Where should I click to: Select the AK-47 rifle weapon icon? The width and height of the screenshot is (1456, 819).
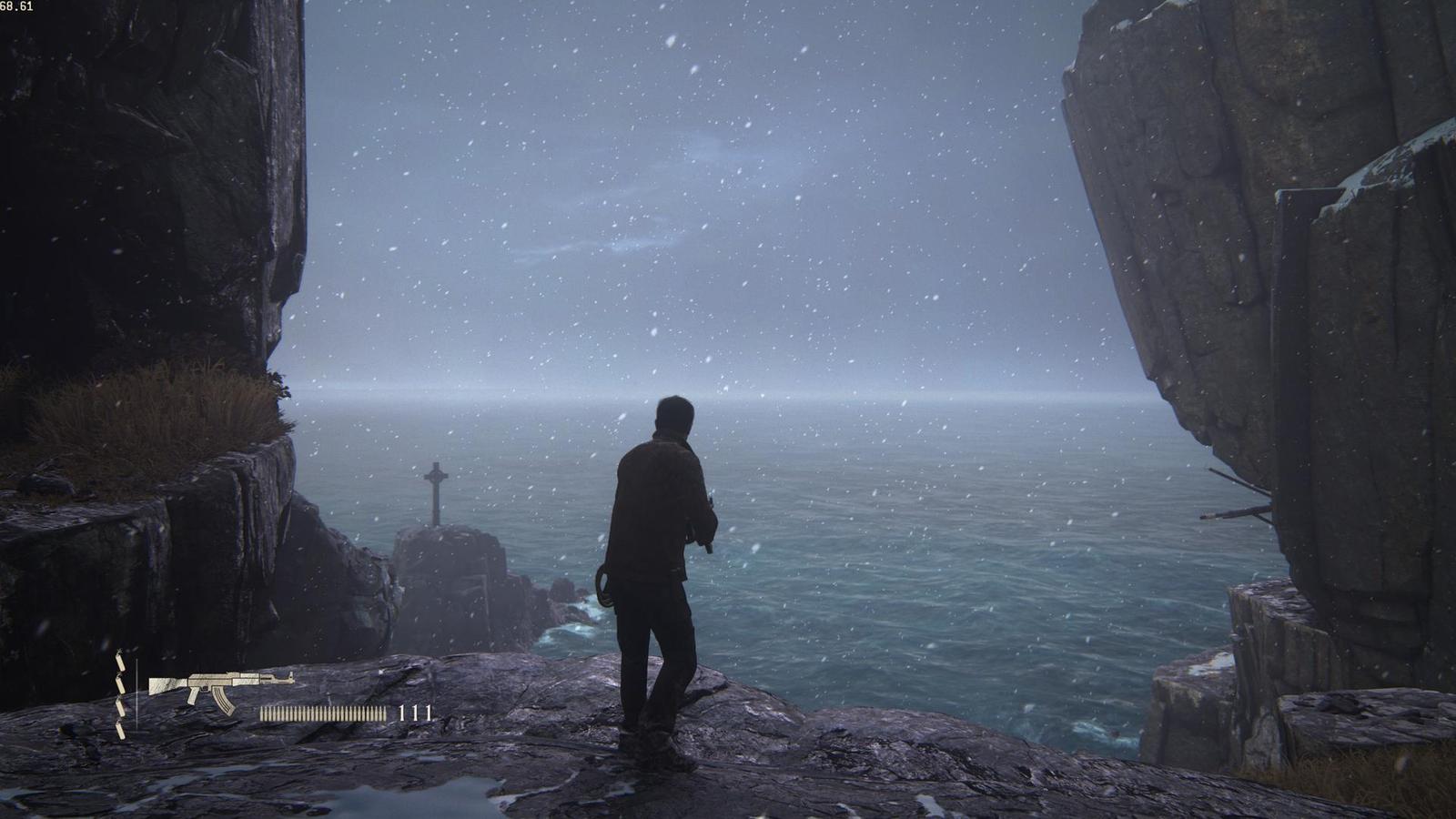click(x=220, y=687)
